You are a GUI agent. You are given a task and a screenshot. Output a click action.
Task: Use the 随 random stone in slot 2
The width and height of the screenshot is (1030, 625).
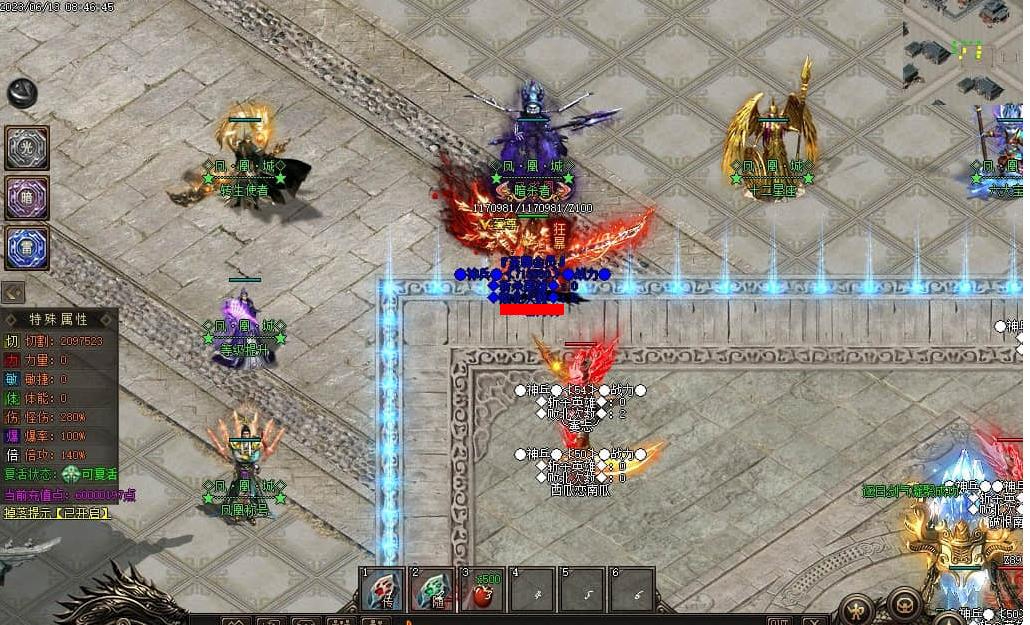point(432,589)
